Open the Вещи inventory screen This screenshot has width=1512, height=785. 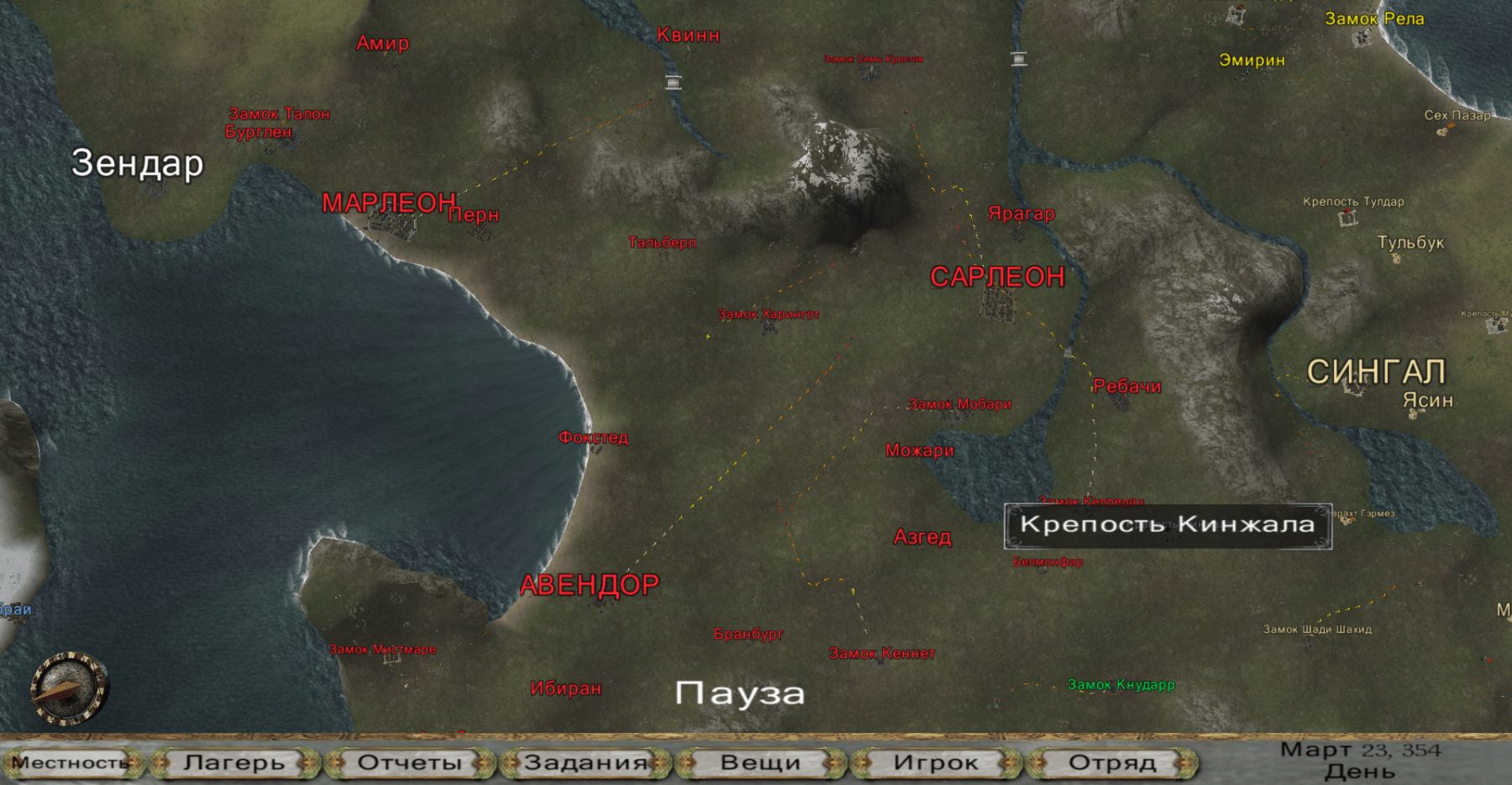pyautogui.click(x=760, y=762)
